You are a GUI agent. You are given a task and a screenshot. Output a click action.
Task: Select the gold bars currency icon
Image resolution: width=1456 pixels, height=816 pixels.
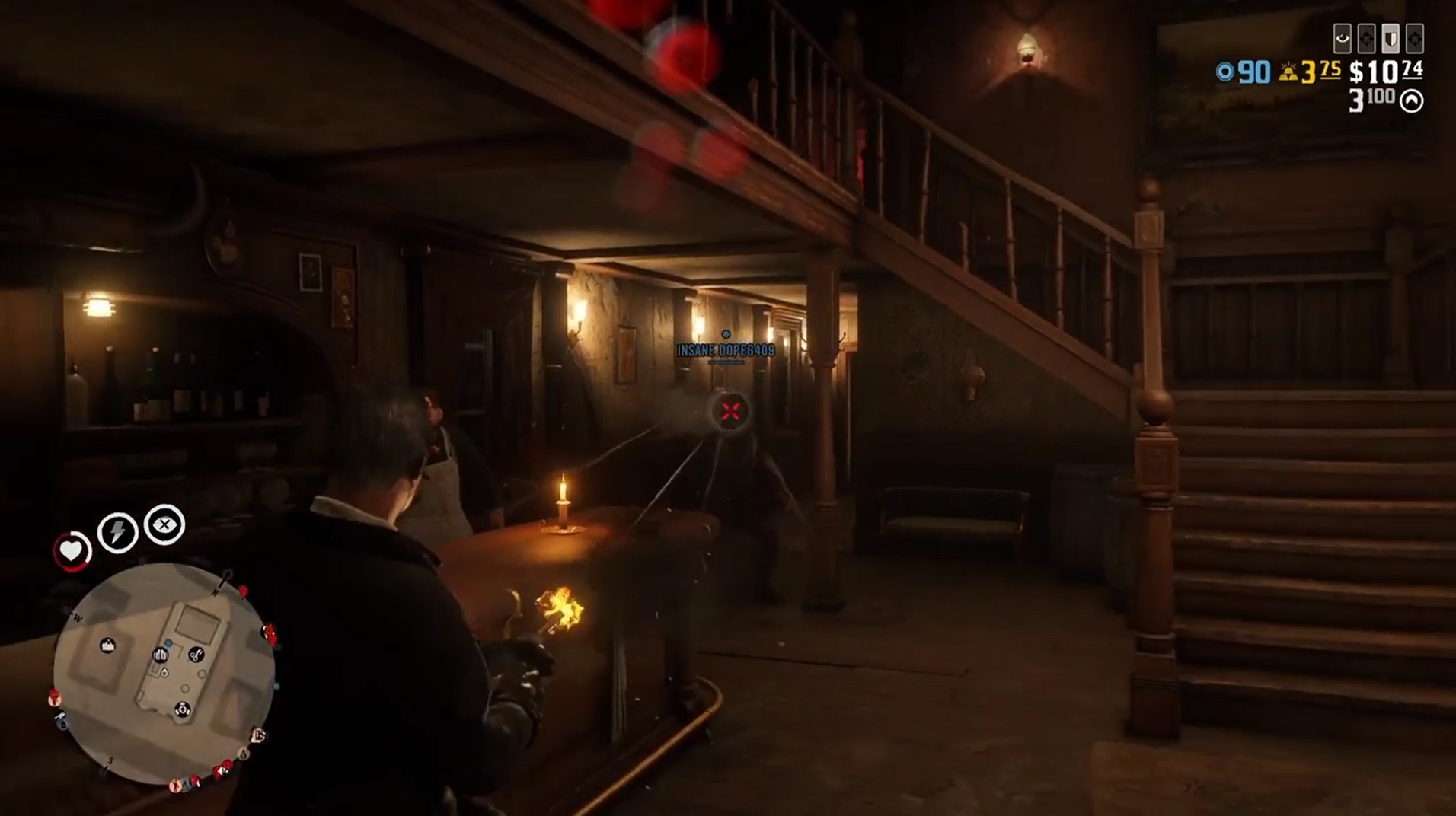[1288, 73]
